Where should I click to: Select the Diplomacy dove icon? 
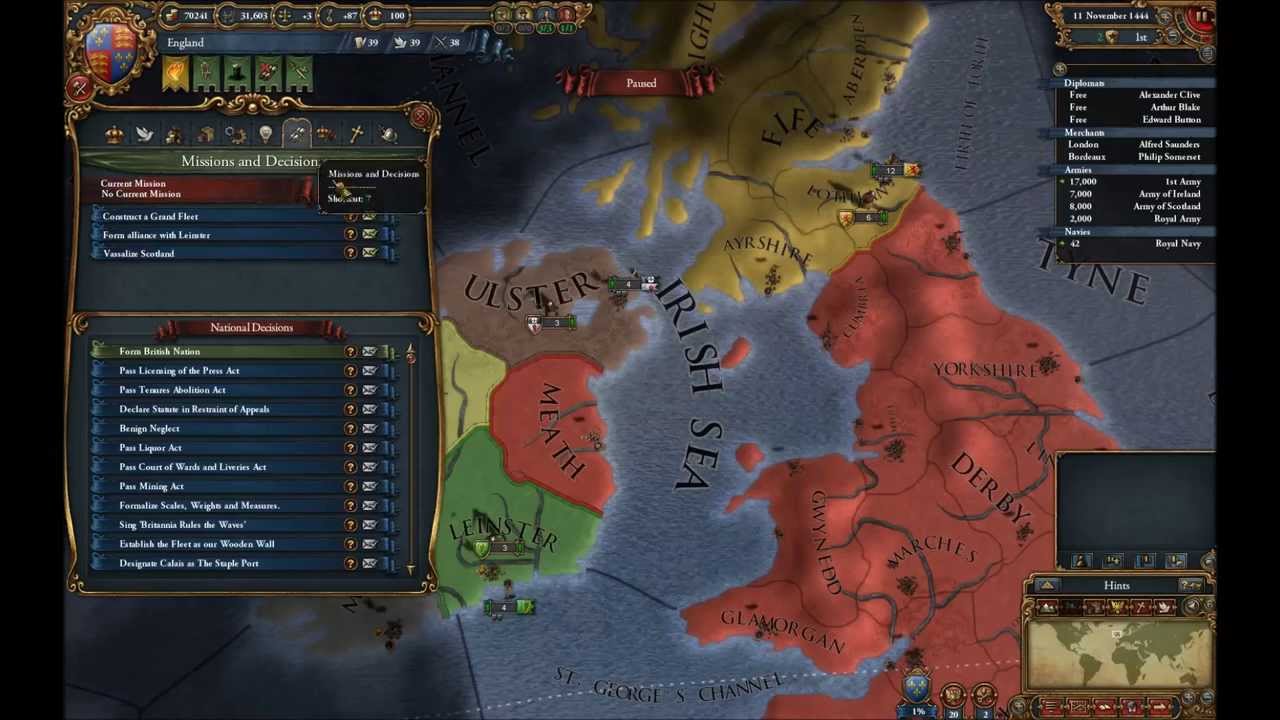[144, 135]
